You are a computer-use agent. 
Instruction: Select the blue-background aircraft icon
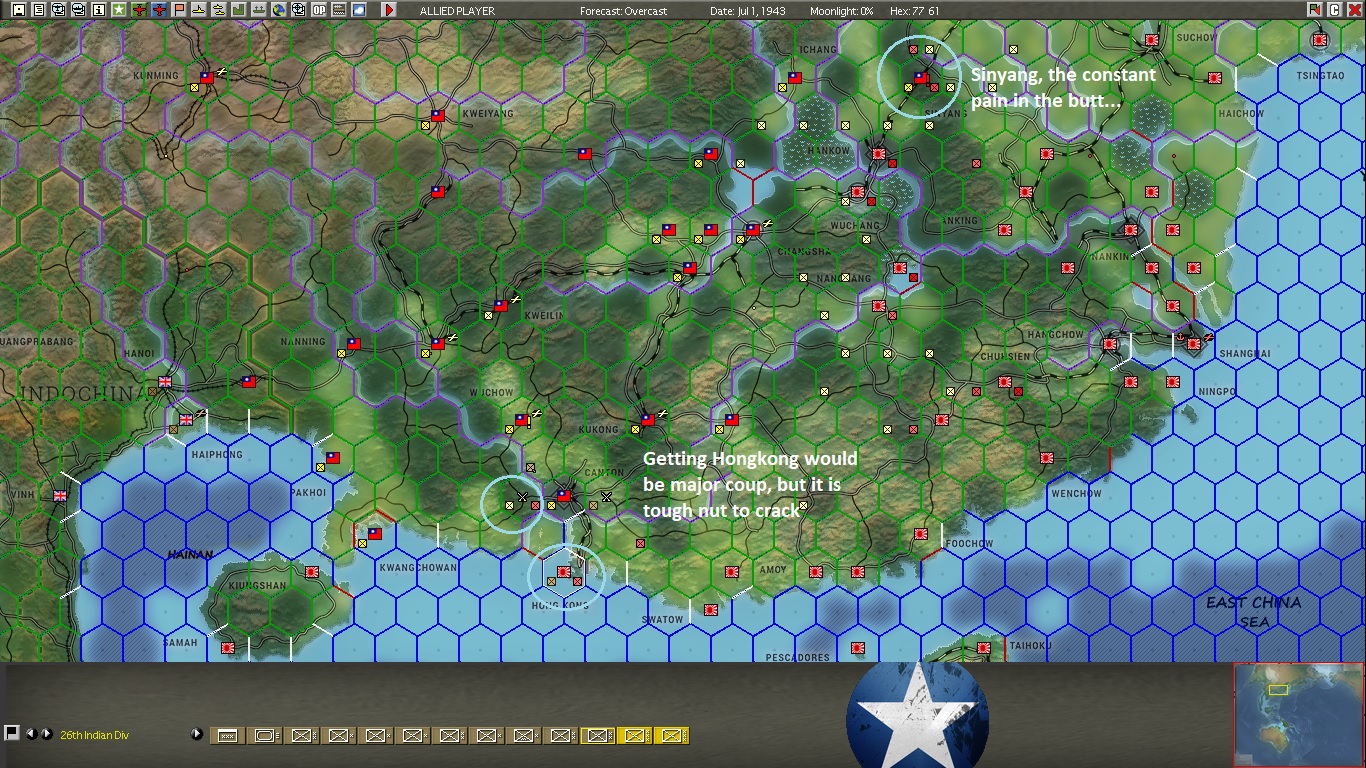click(160, 9)
